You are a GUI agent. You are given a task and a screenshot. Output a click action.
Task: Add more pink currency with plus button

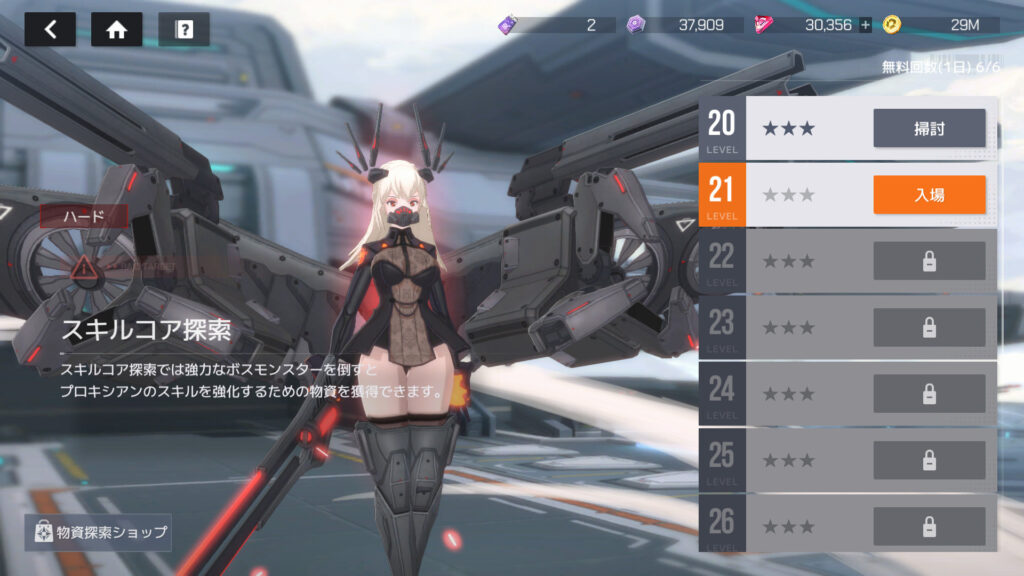(x=865, y=25)
